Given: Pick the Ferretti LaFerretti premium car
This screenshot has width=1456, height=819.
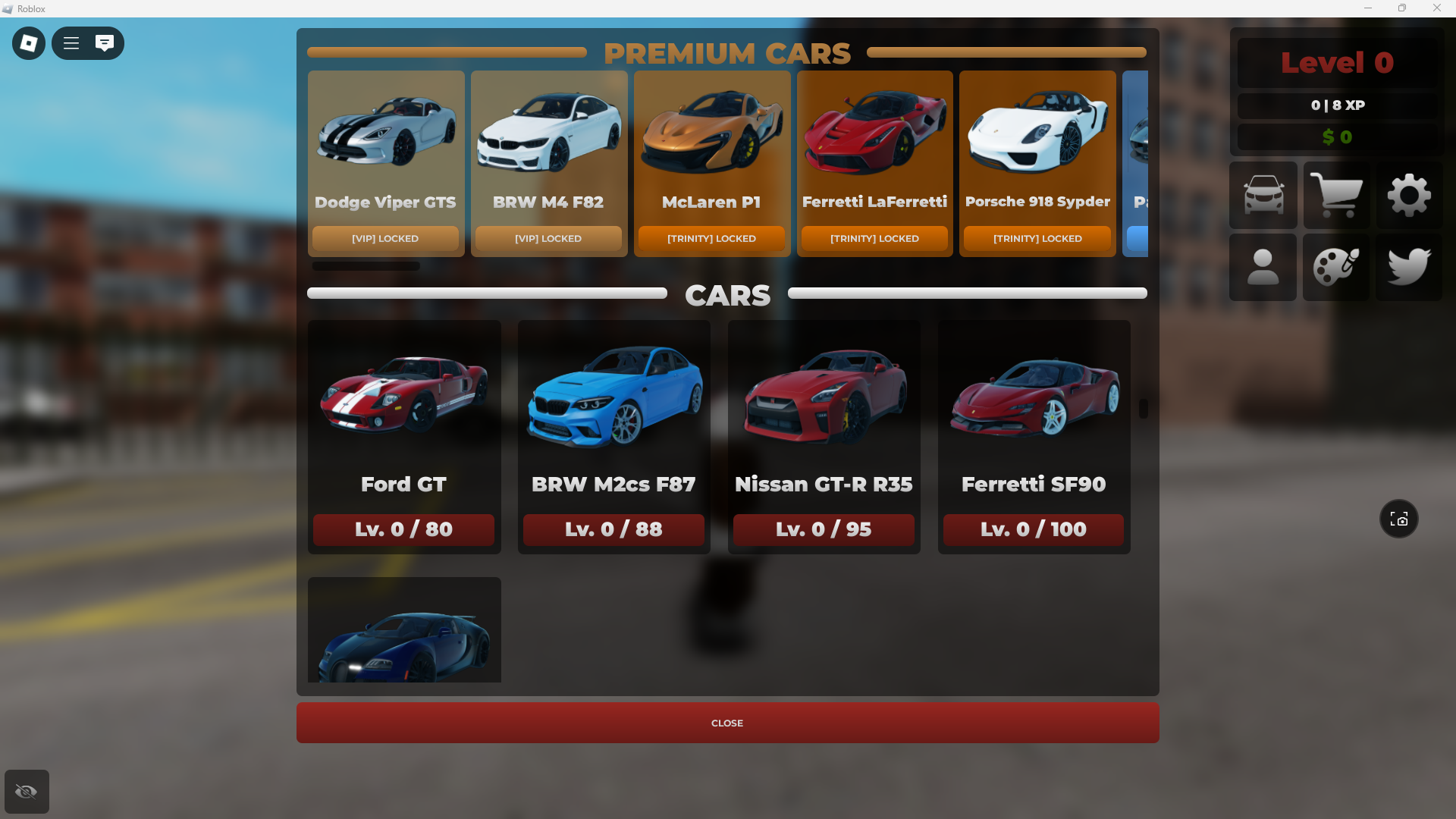Looking at the screenshot, I should tap(874, 163).
